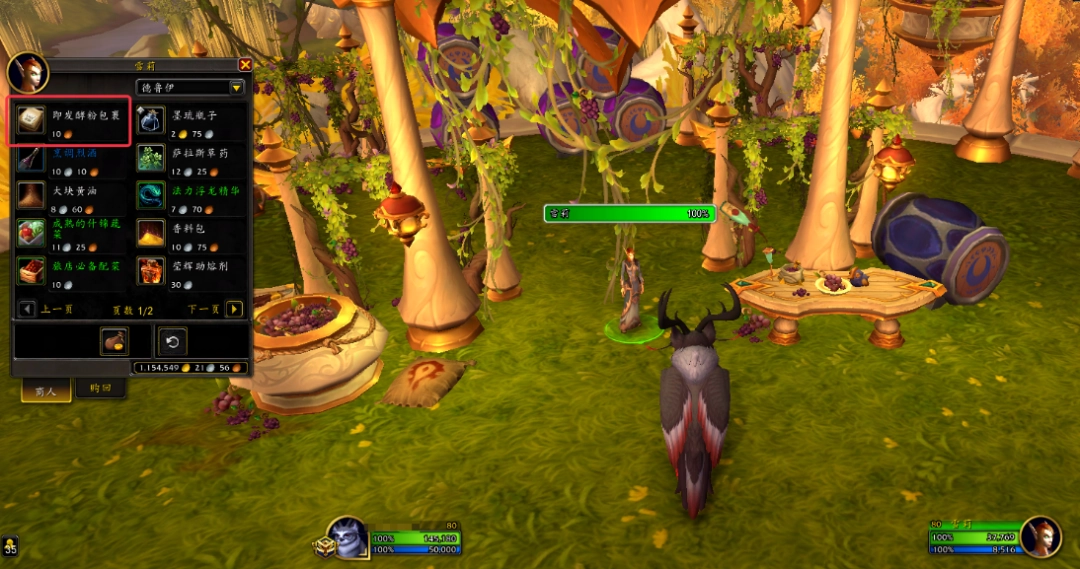This screenshot has width=1080, height=569.
Task: Select the 商人 merchant tab
Action: click(46, 391)
